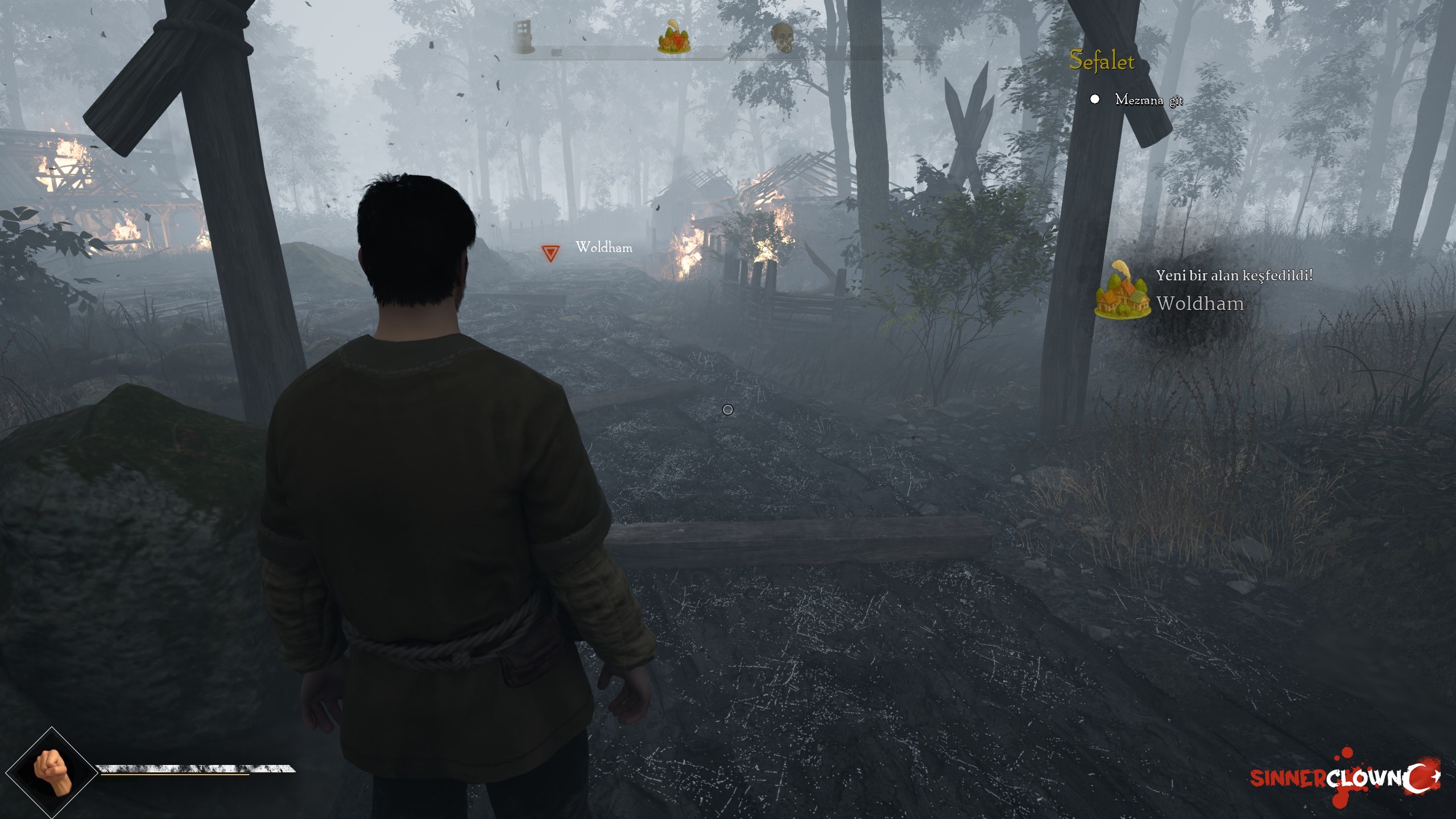Image resolution: width=1456 pixels, height=819 pixels.
Task: Click the faded tower marker on the compass
Action: click(522, 36)
